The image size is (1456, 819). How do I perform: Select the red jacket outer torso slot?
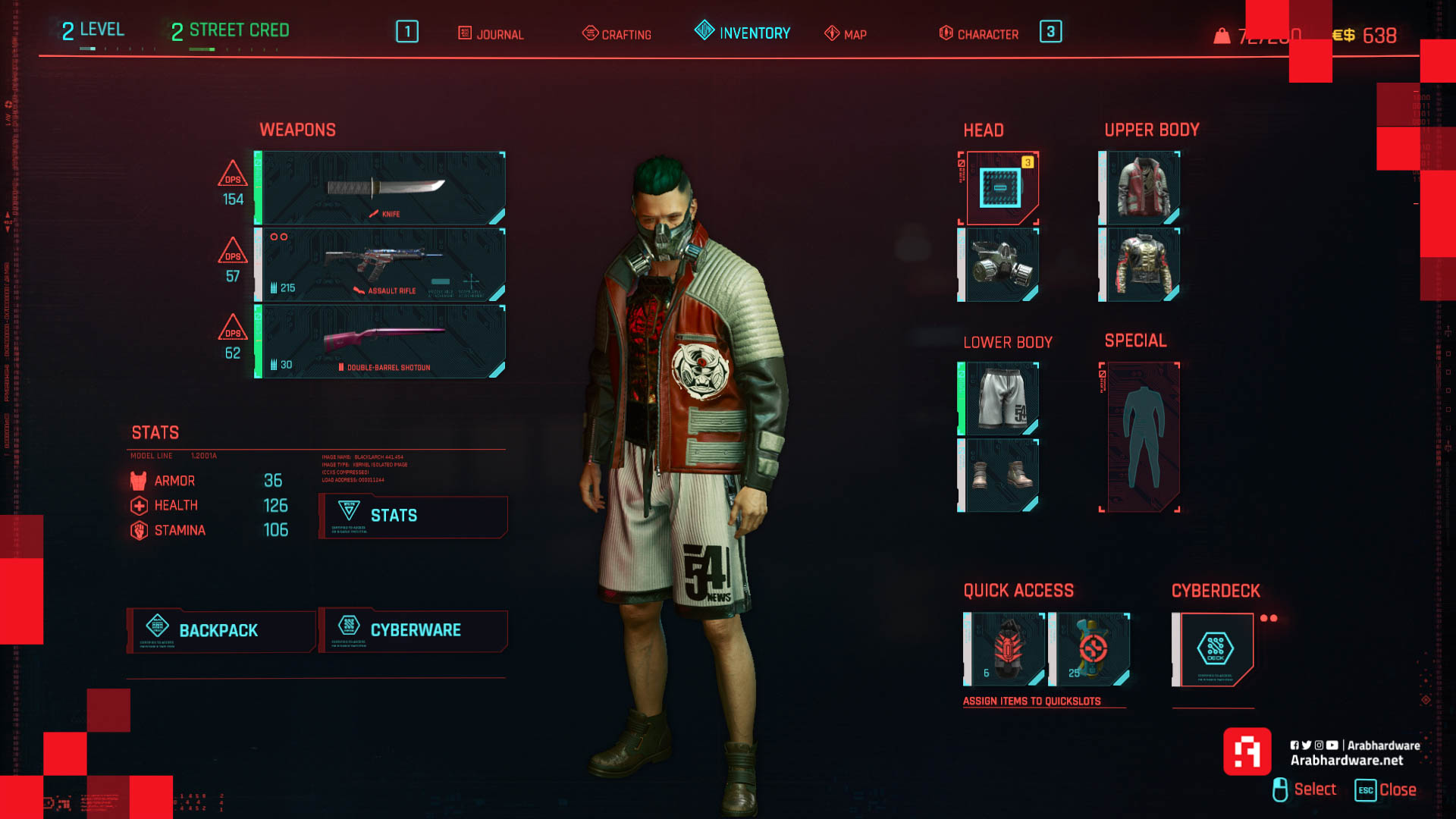[x=1141, y=188]
